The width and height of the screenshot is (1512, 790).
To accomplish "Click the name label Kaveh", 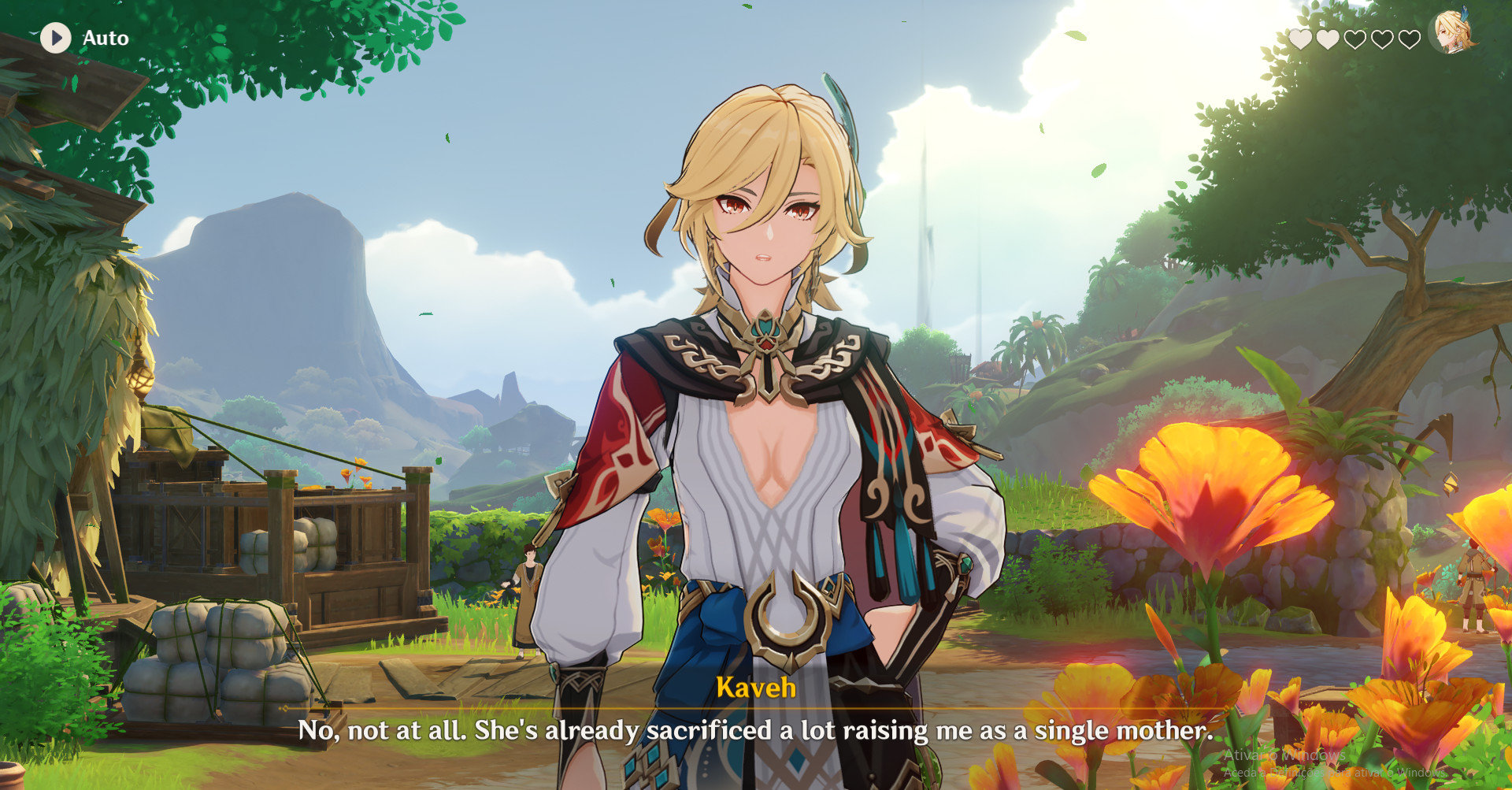I will (755, 688).
